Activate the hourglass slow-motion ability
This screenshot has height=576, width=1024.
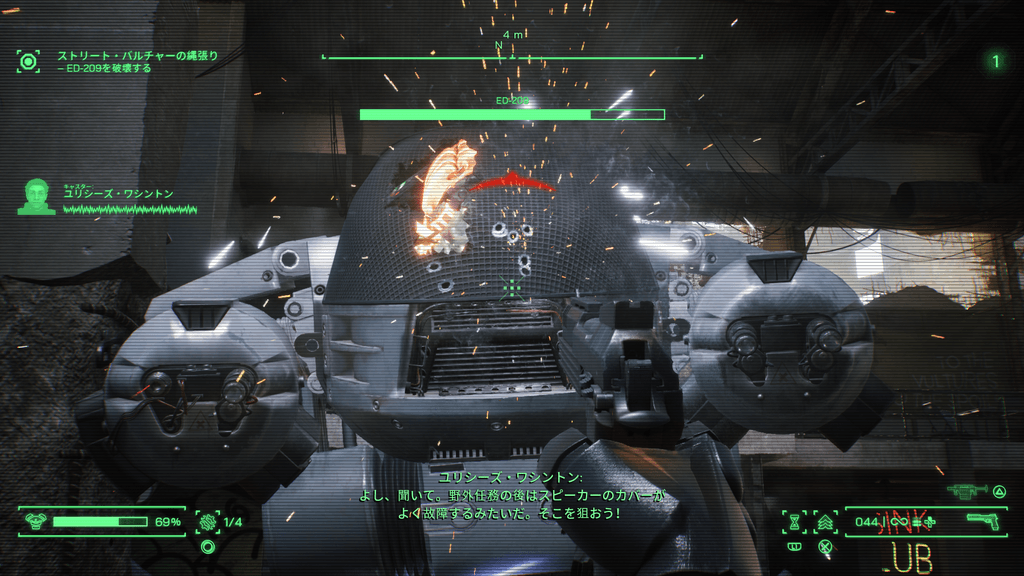796,521
